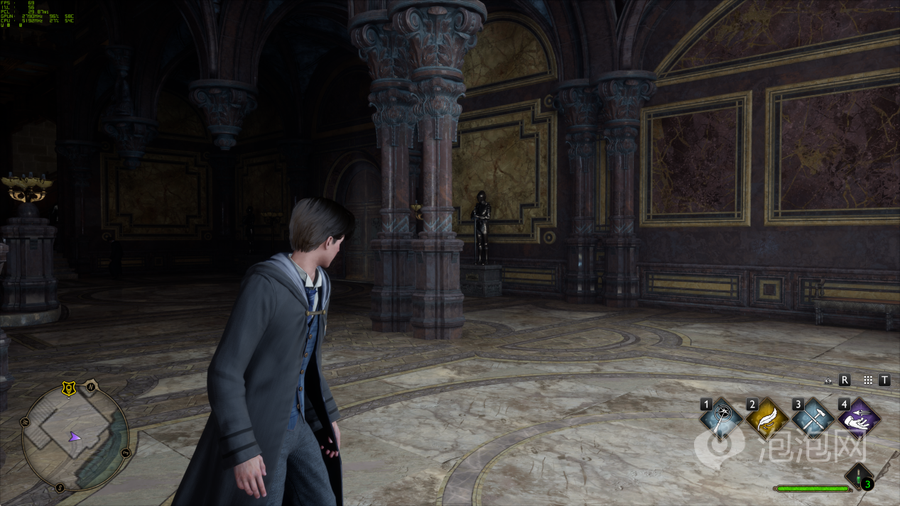Choose the crossed hammers spell in slot 3
The image size is (900, 506).
(x=813, y=419)
